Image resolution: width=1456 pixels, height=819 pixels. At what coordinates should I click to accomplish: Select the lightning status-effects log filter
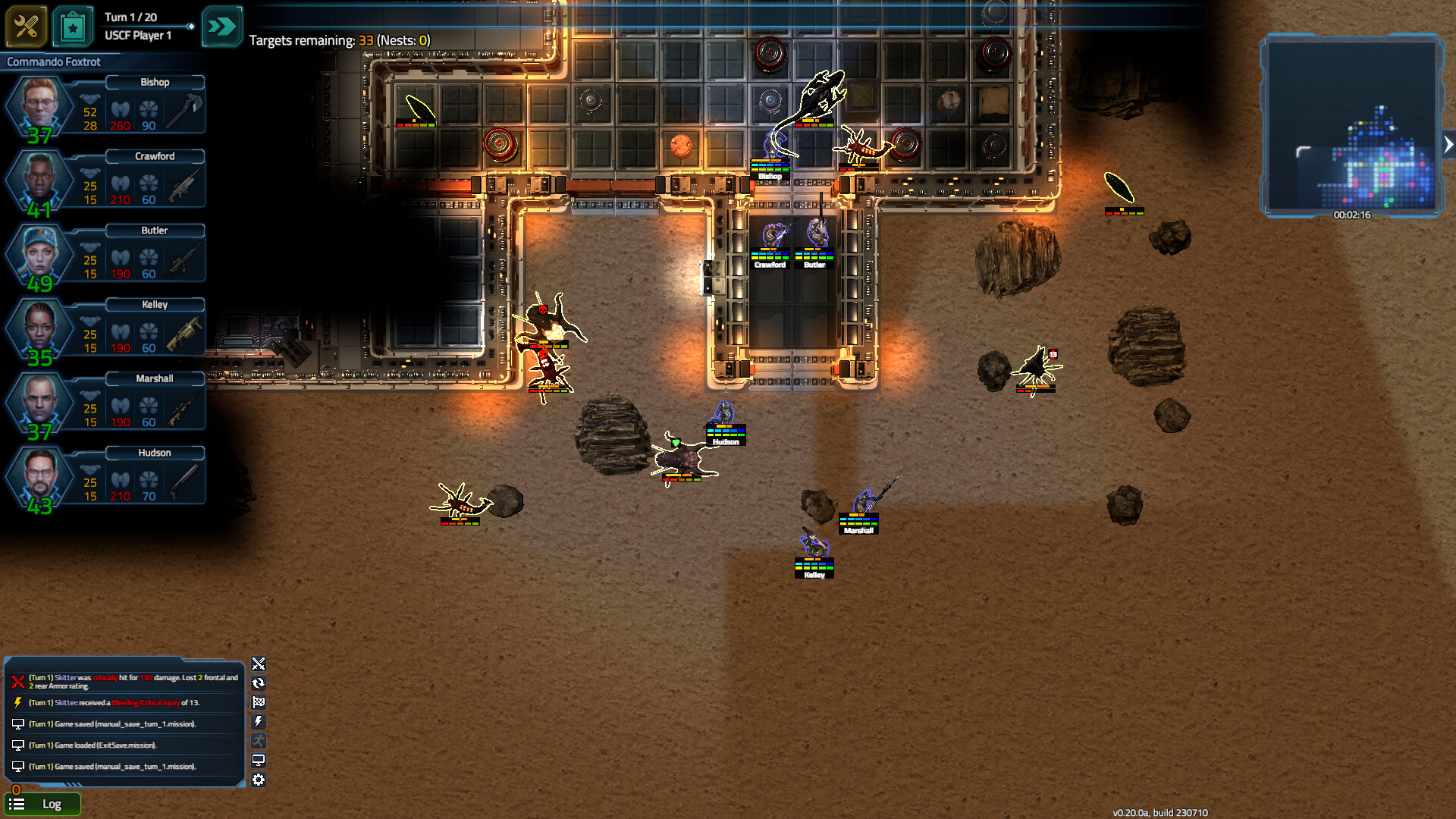[x=259, y=721]
